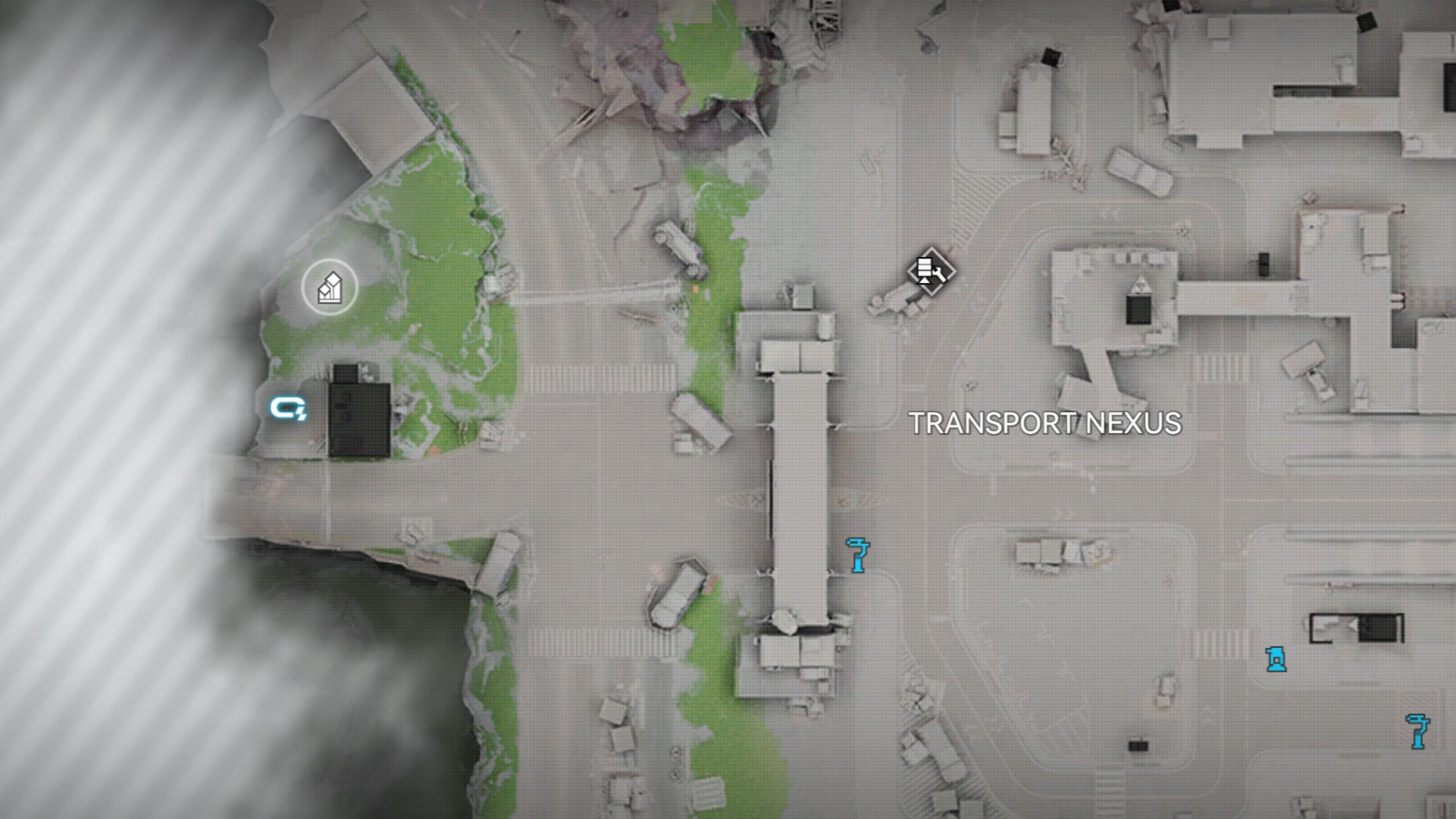The image size is (1456, 819).
Task: Click the white building glyph inside the ring marker
Action: tap(329, 287)
